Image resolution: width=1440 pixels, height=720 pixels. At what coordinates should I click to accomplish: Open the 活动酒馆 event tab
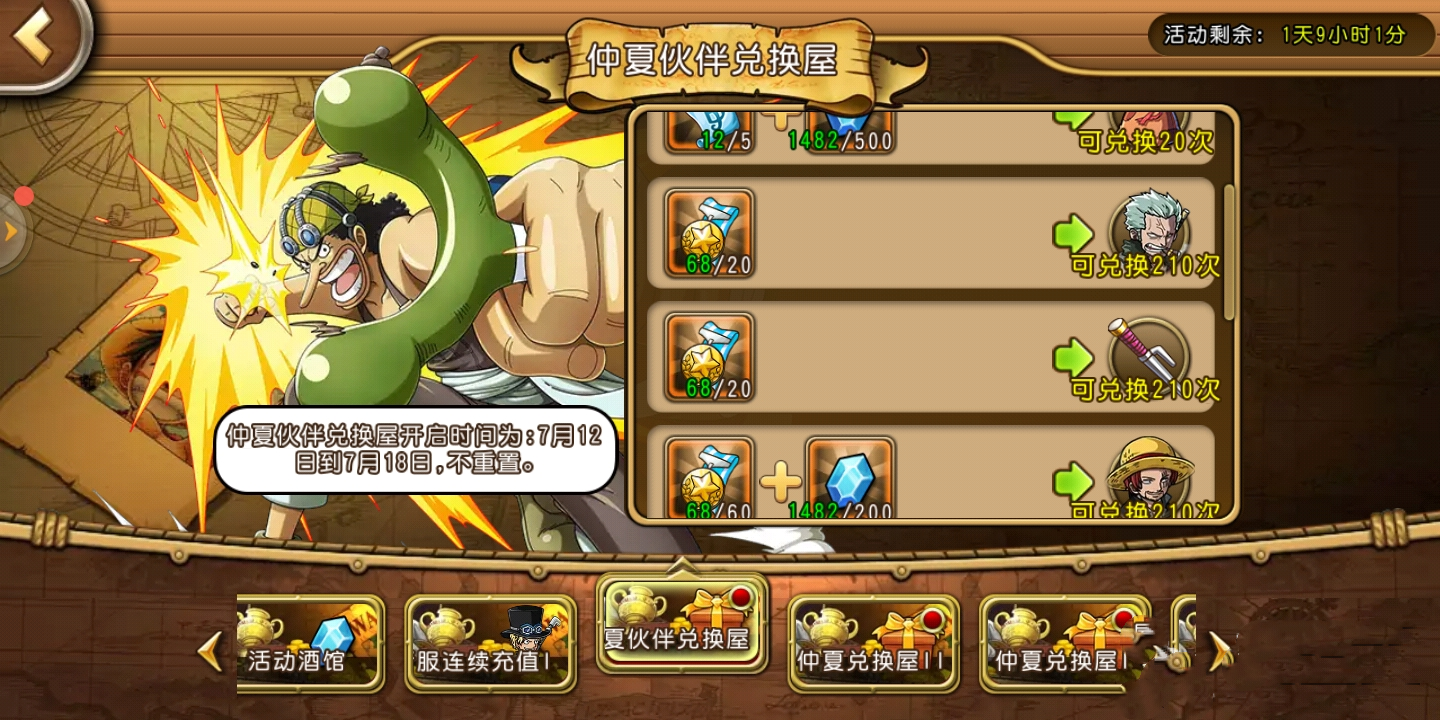pos(310,643)
